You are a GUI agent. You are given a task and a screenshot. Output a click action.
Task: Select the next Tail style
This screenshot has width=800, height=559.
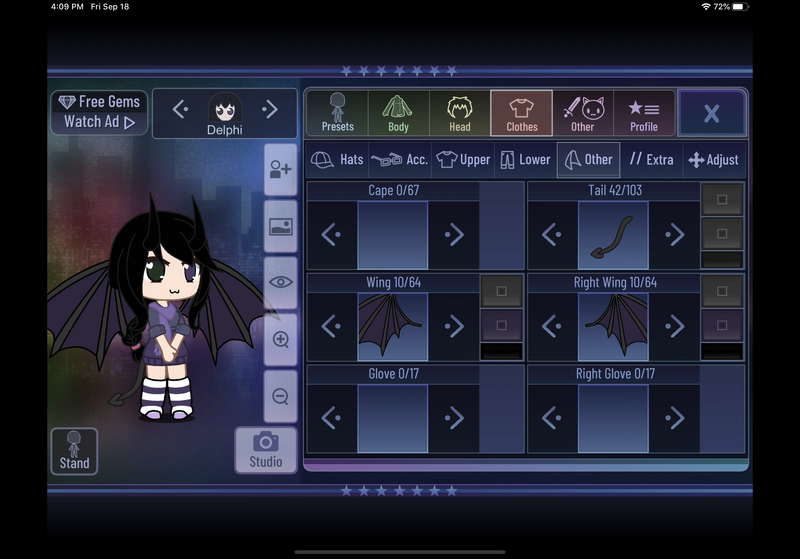coord(674,235)
